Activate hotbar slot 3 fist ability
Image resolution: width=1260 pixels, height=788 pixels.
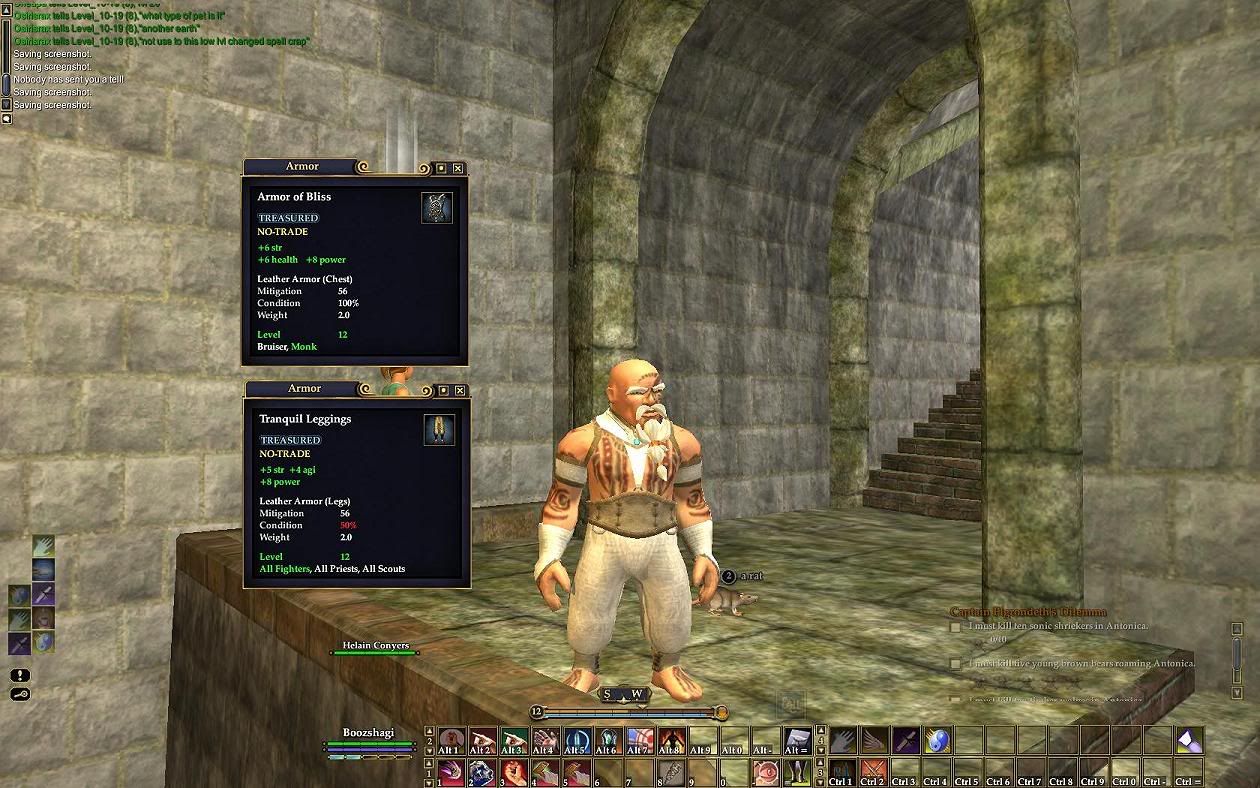tap(513, 773)
